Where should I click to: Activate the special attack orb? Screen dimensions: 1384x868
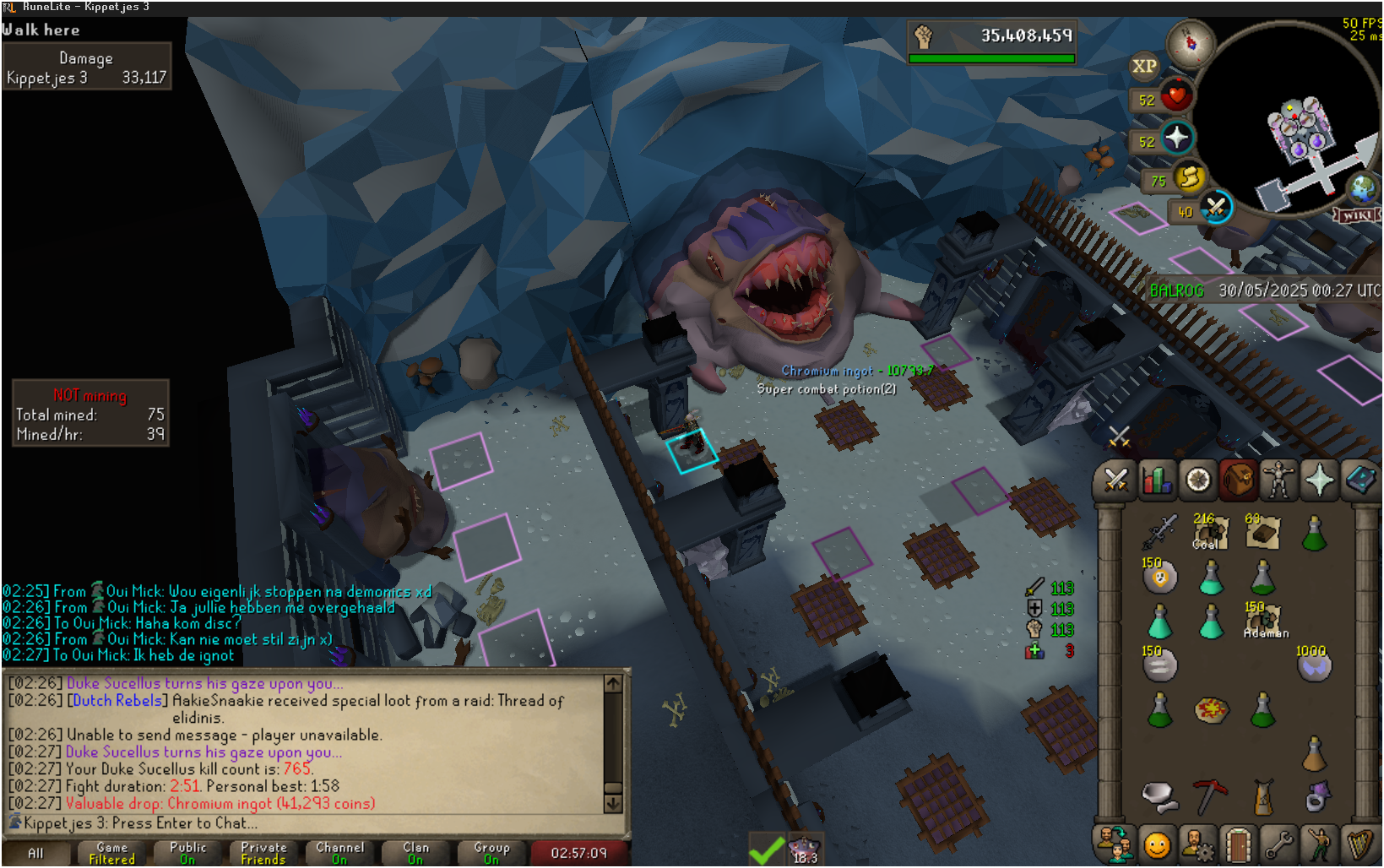coord(1216,208)
